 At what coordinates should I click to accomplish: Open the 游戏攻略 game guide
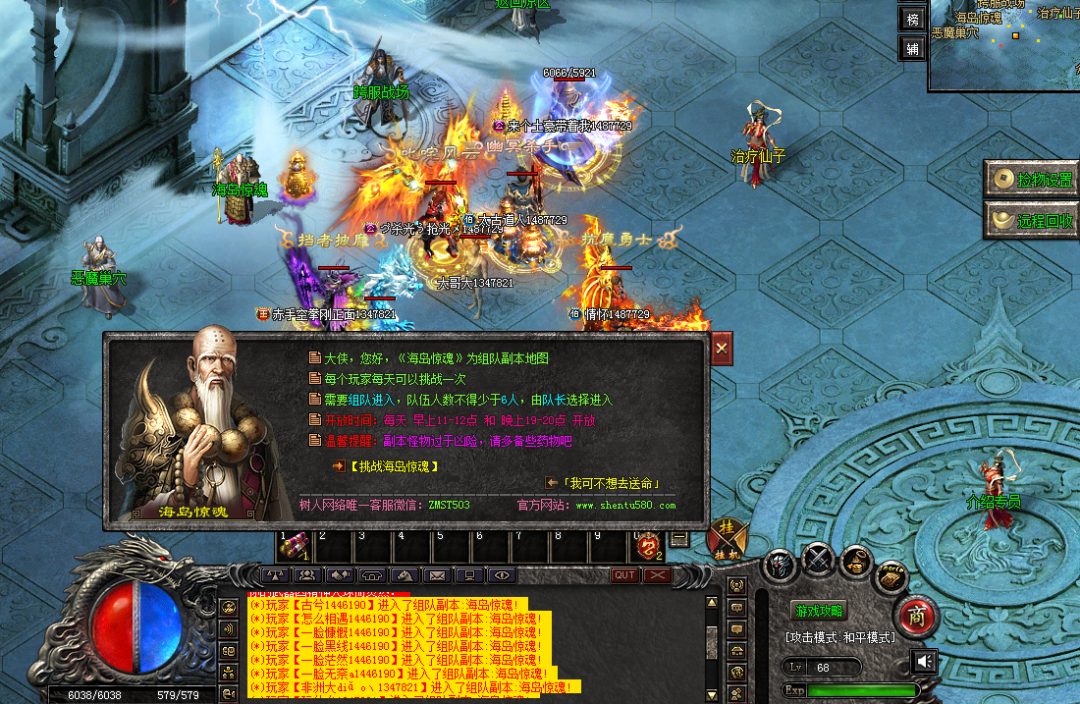click(x=818, y=611)
